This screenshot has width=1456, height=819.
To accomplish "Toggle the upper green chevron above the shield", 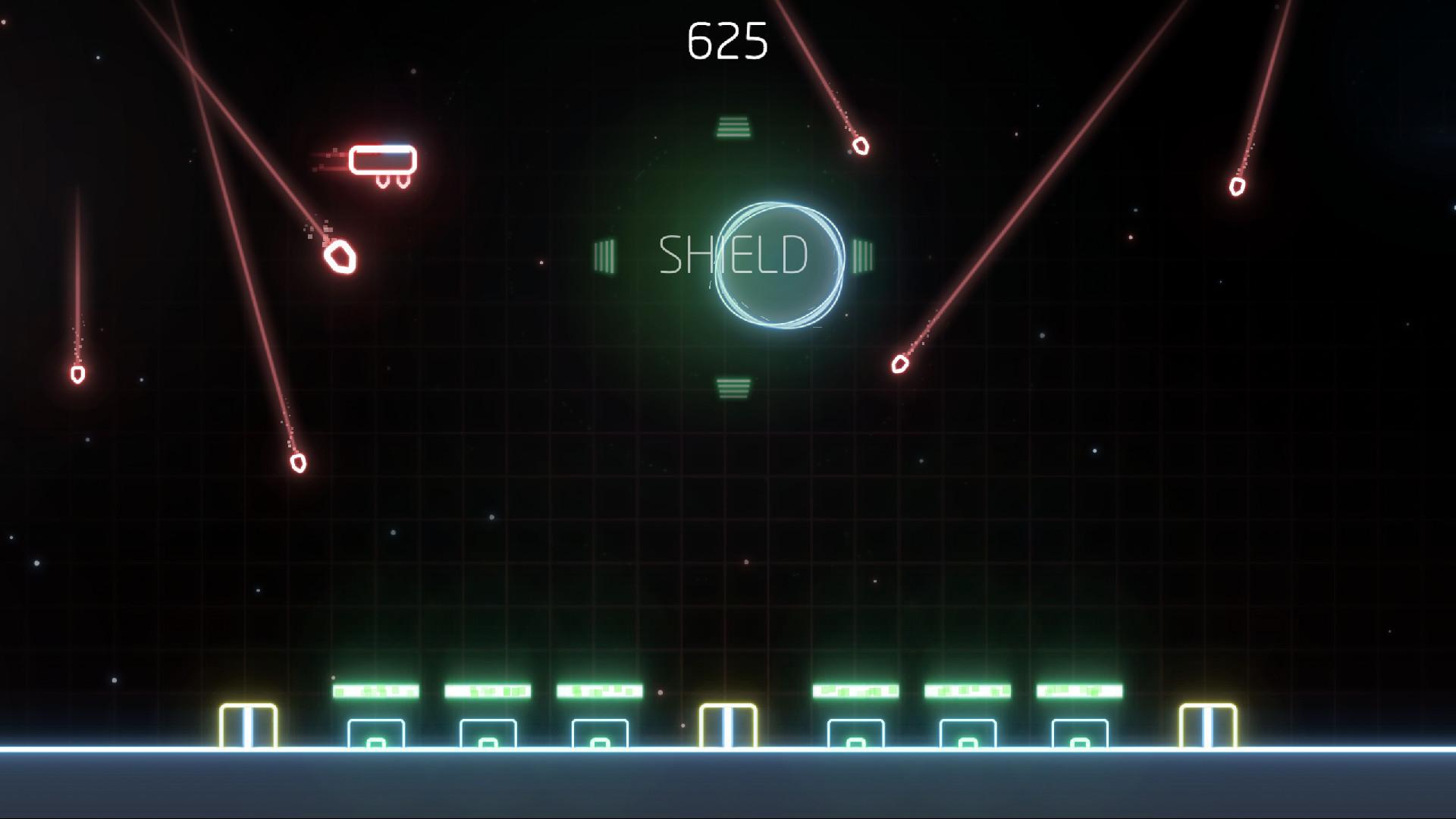I will pos(733,126).
